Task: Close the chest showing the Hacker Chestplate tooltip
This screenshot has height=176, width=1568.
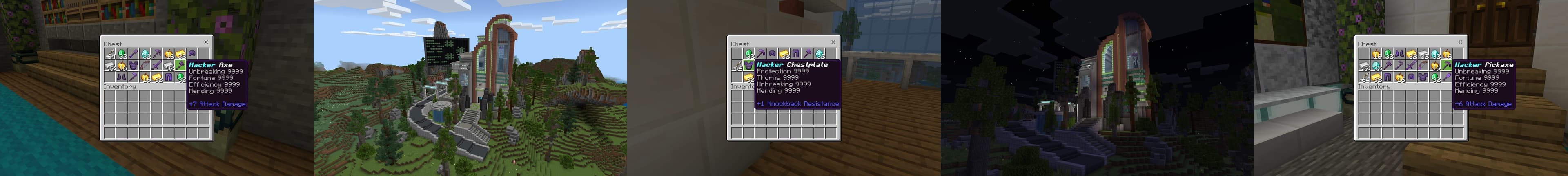Action: 833,42
